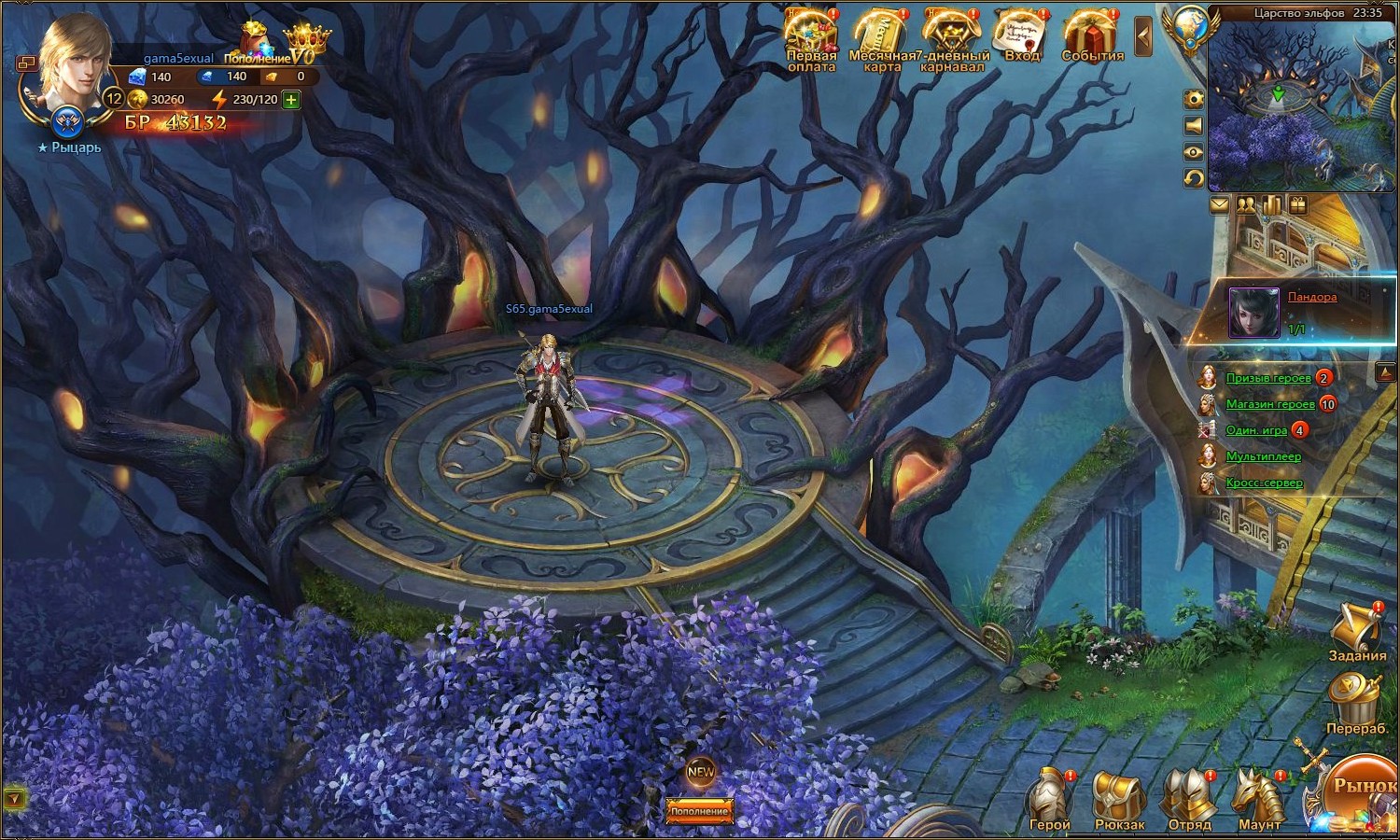This screenshot has width=1400, height=840.
Task: Click the Пандора quest tracker name
Action: click(1311, 297)
